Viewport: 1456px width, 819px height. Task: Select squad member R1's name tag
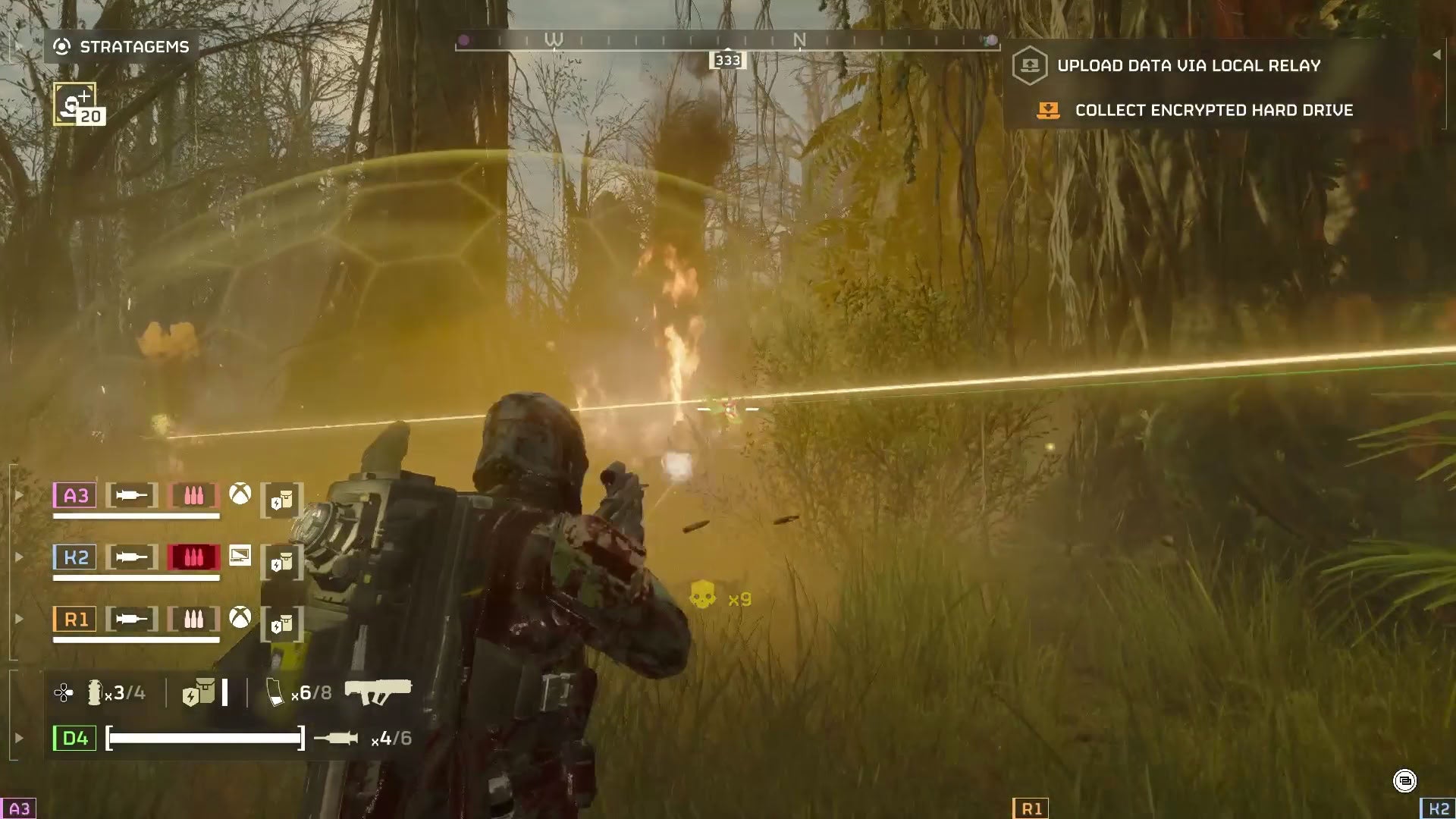(75, 620)
